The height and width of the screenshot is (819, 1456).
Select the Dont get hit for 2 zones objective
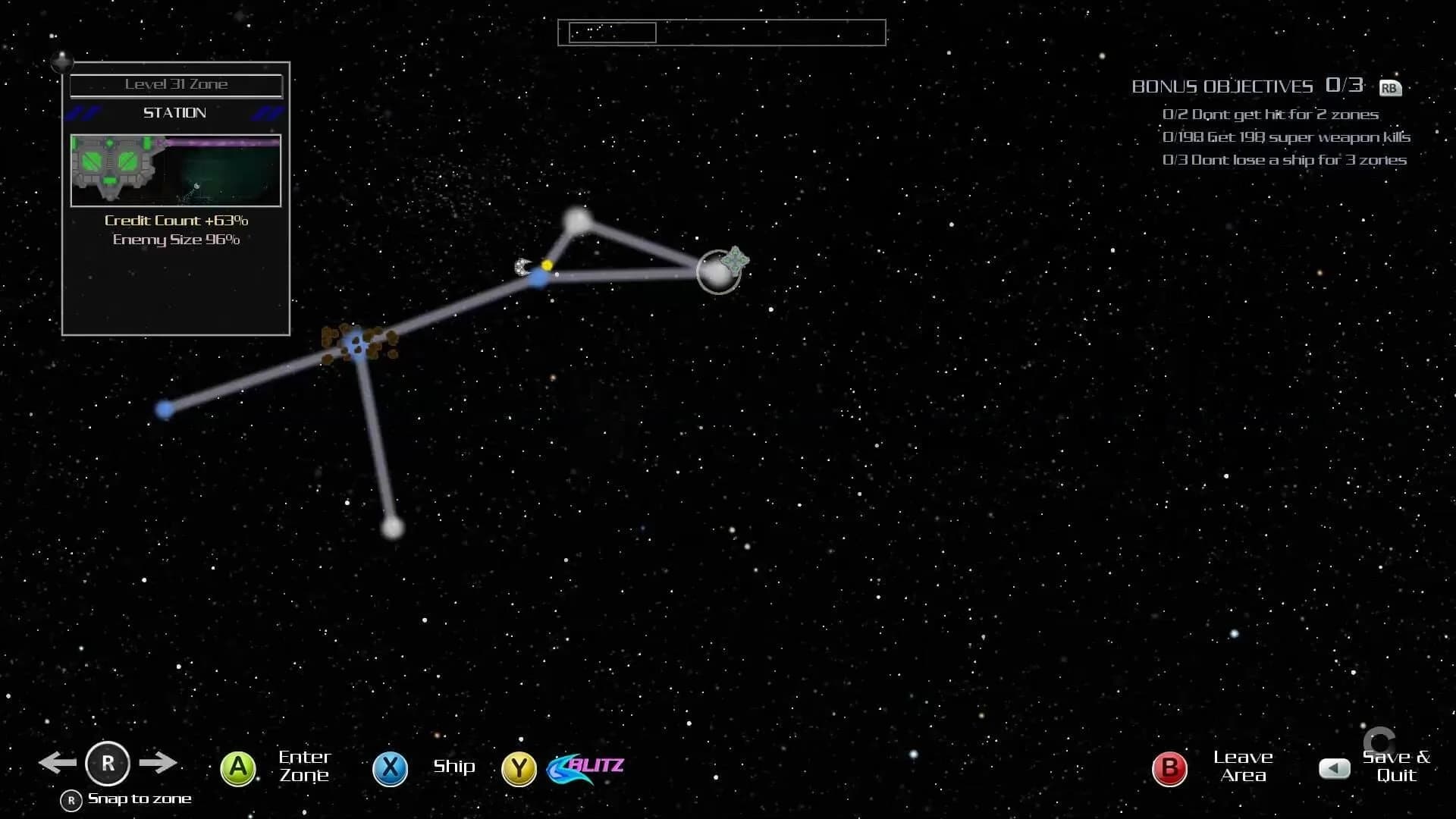pos(1271,114)
